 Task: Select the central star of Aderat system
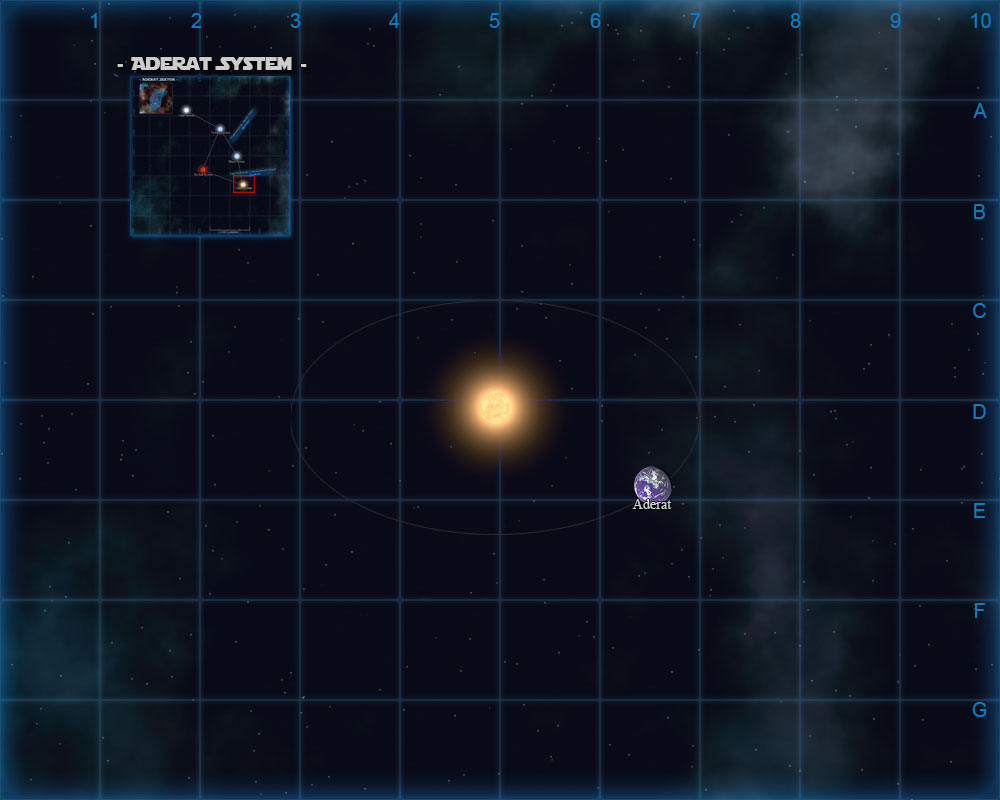point(496,407)
